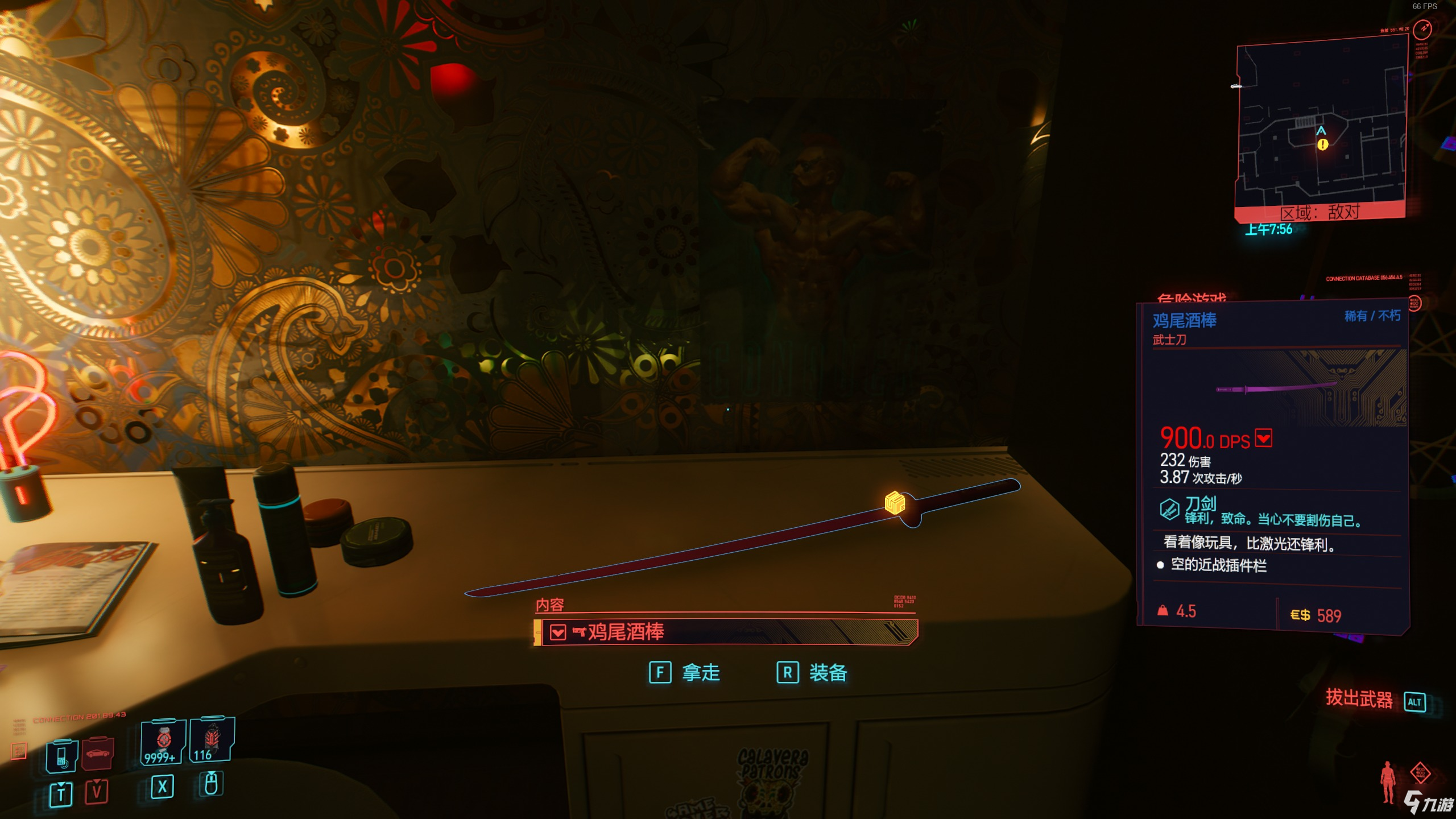Click the katana preview image in the tooltip
The image size is (1456, 819).
pyautogui.click(x=1277, y=389)
